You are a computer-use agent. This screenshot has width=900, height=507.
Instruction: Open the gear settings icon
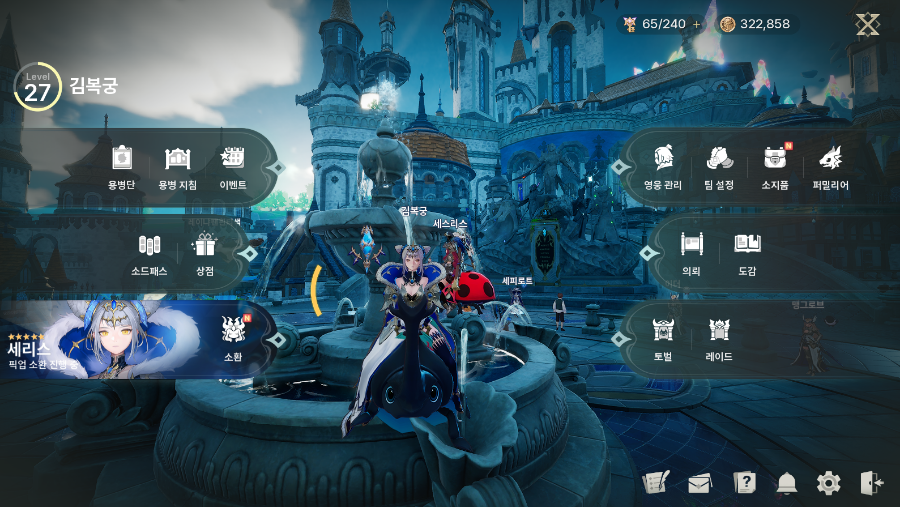point(829,484)
